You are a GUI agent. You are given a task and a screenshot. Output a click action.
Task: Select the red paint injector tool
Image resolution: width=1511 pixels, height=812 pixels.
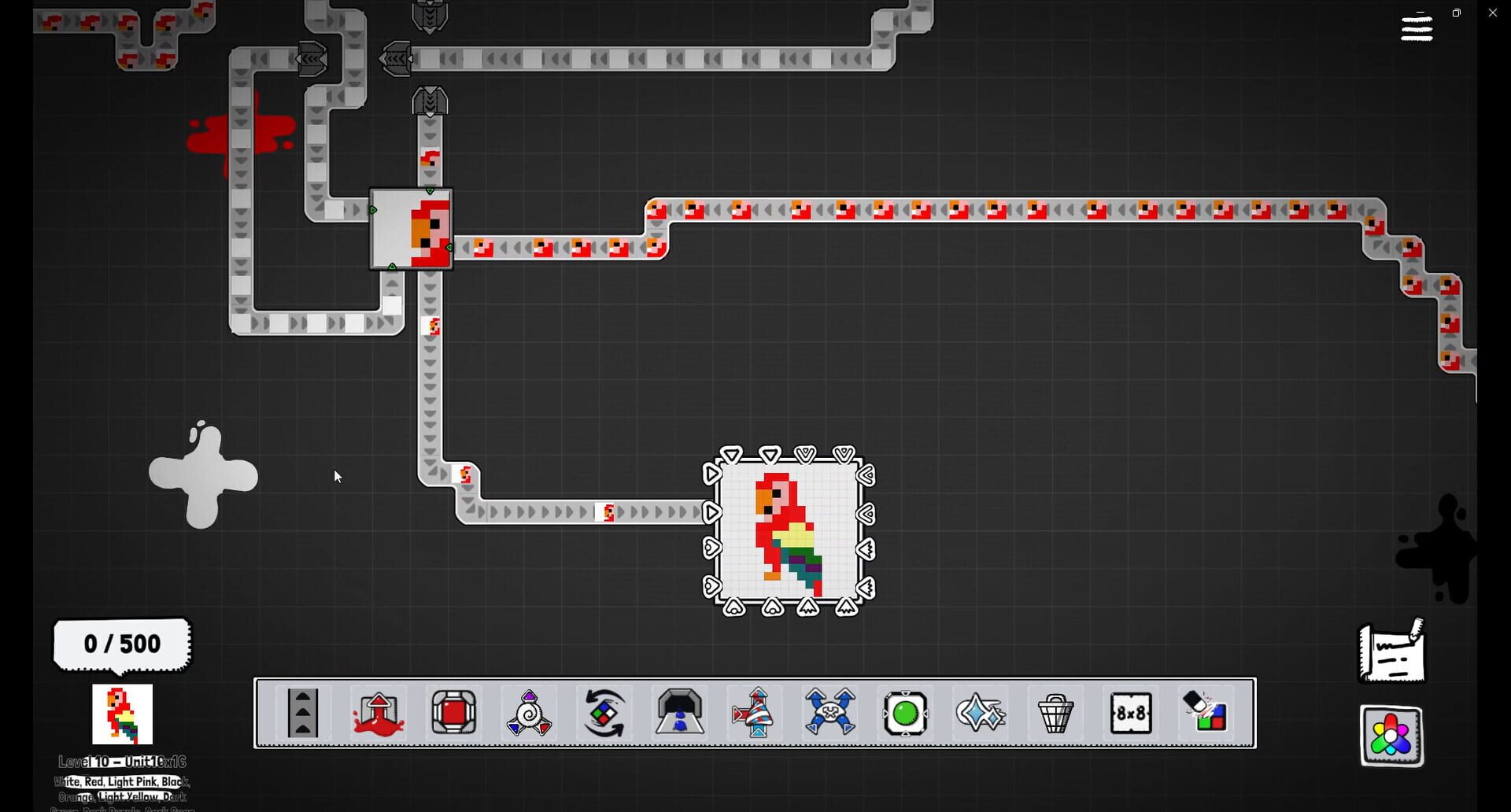378,714
